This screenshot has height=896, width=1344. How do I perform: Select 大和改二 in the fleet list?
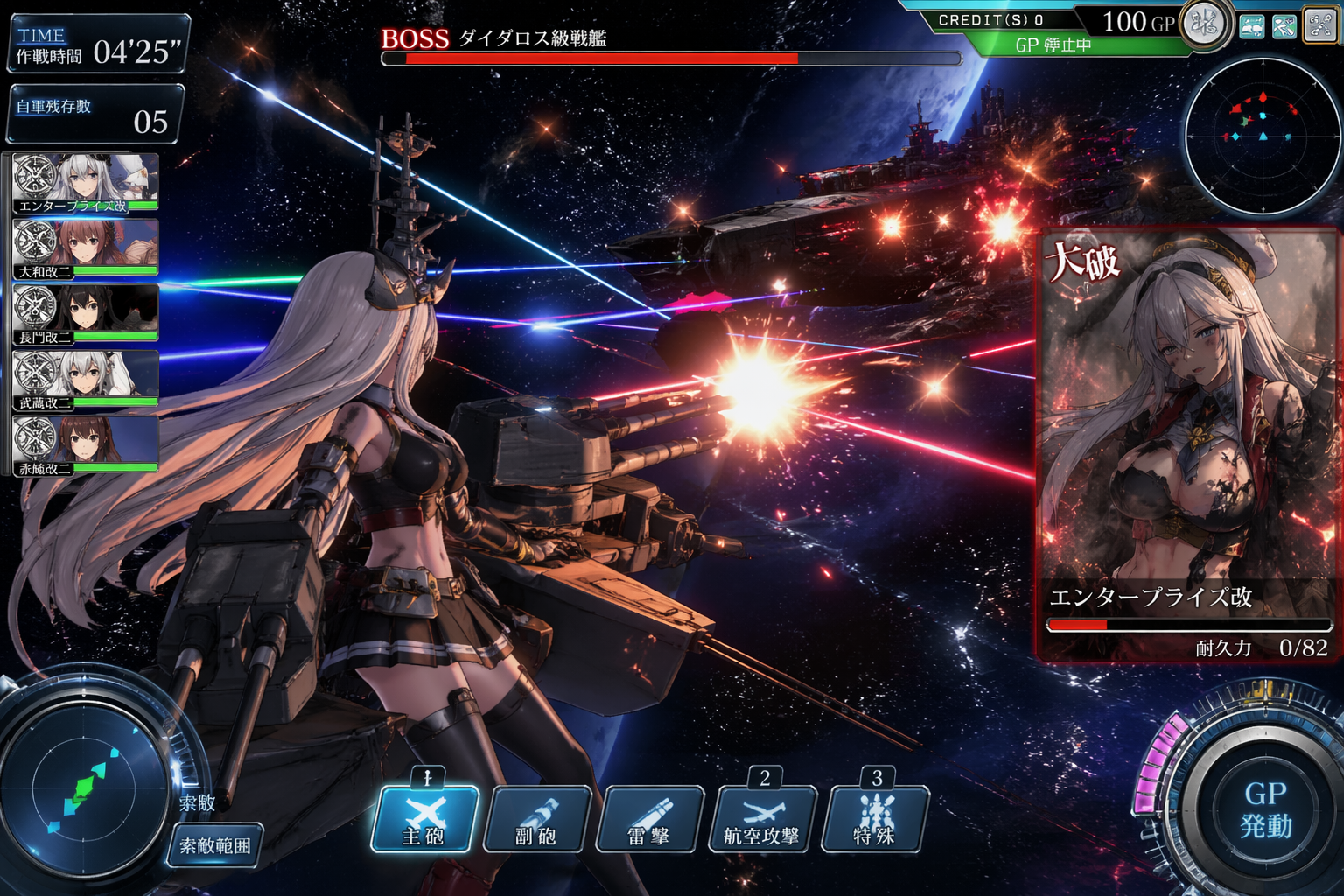86,248
